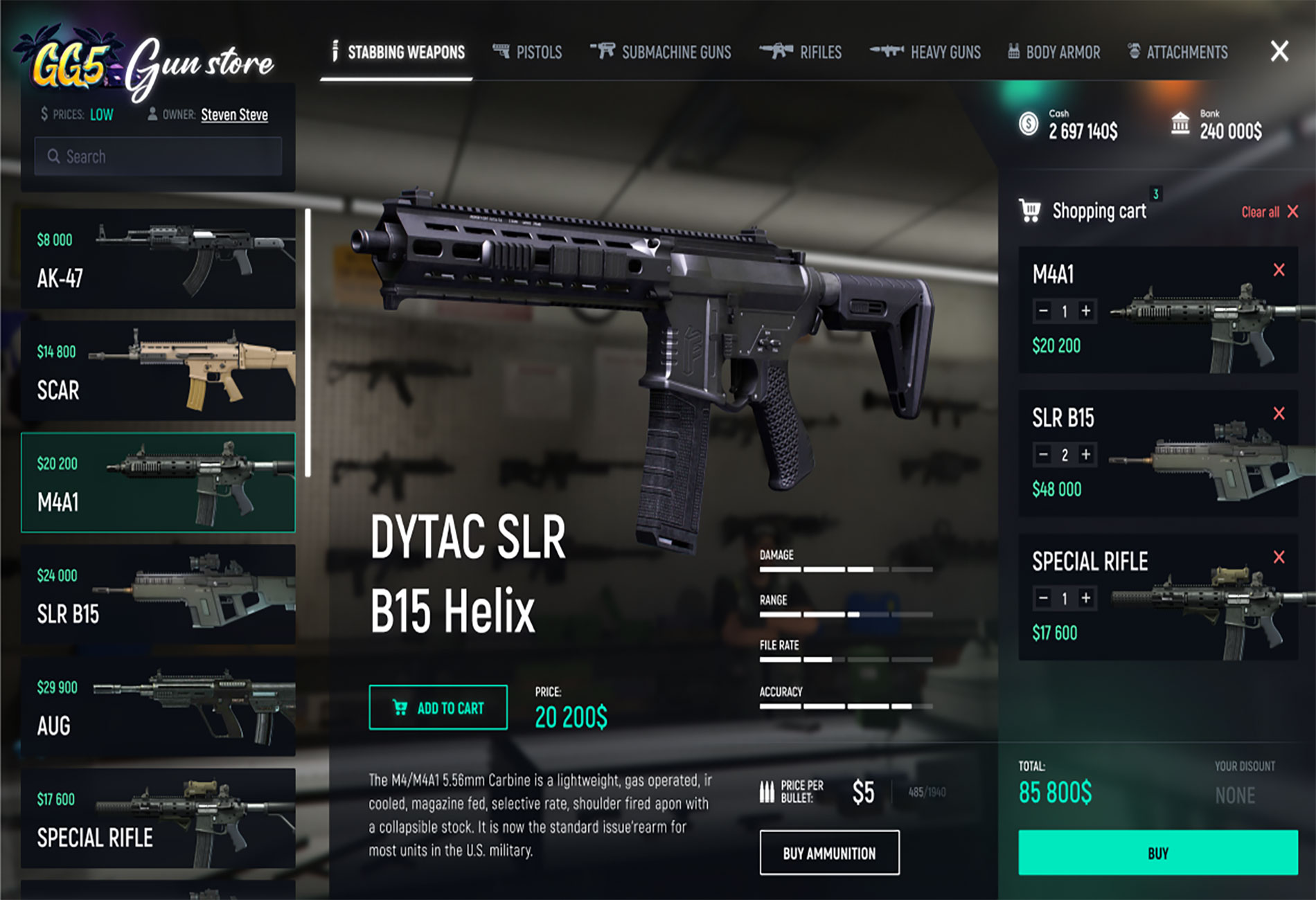Screen dimensions: 1316x900
Task: Open the Submachine Guns category
Action: pyautogui.click(x=661, y=52)
